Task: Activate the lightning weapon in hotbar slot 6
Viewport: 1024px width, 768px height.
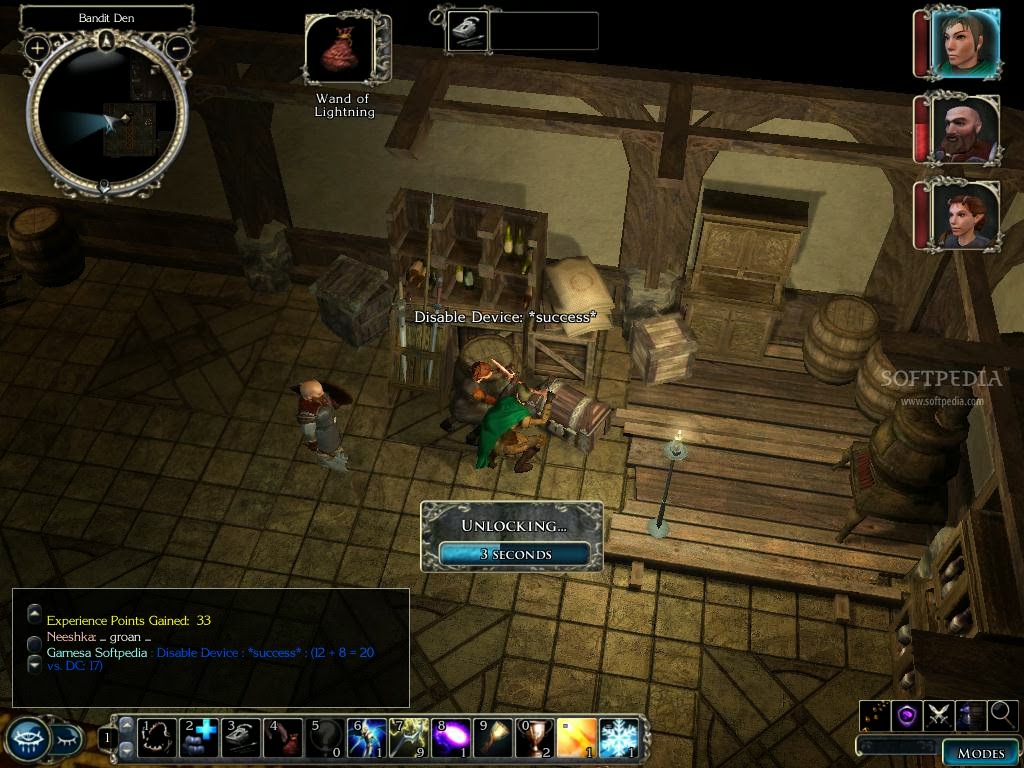Action: pyautogui.click(x=367, y=738)
